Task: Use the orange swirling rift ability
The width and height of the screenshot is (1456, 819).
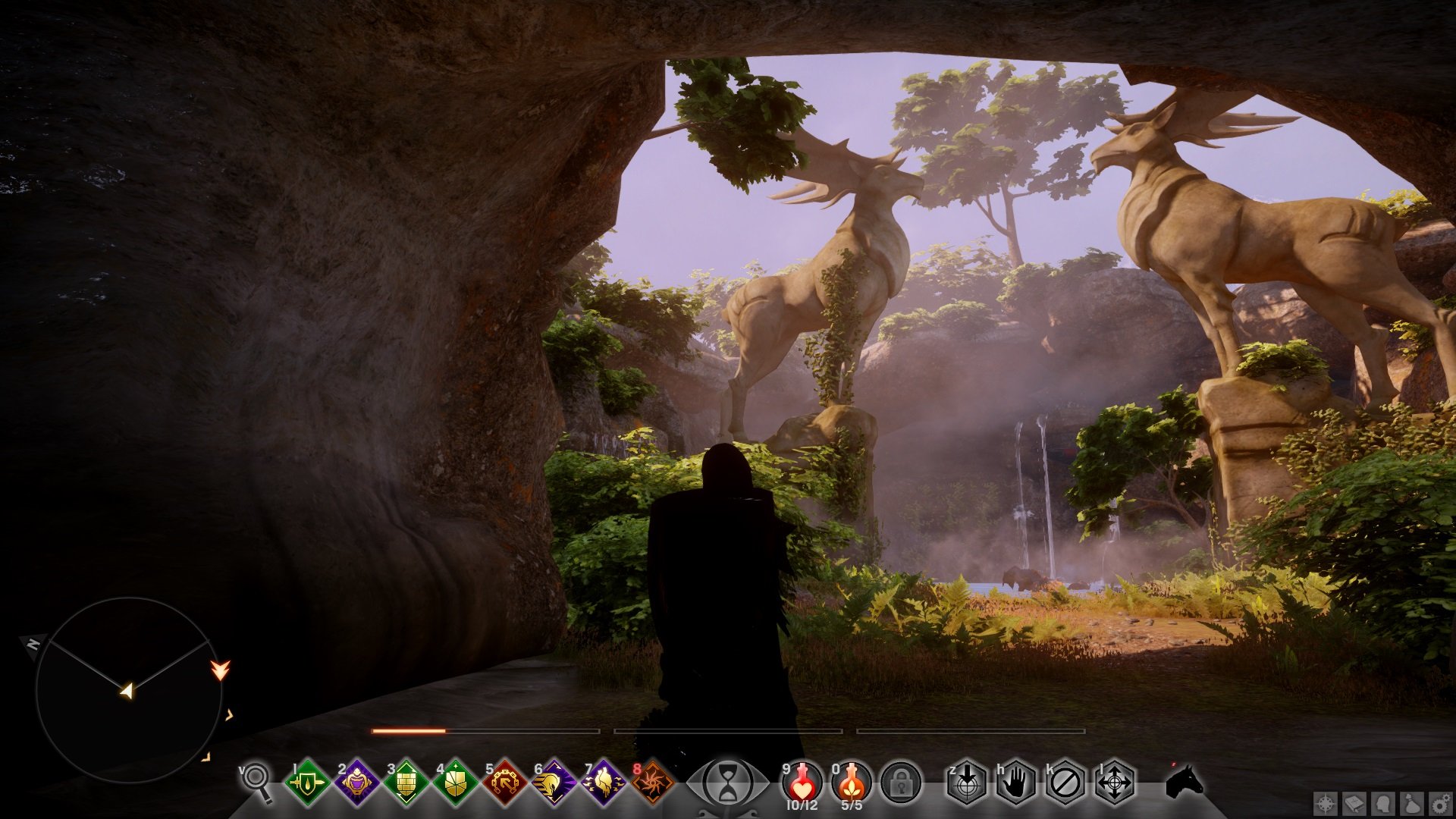Action: 653,782
